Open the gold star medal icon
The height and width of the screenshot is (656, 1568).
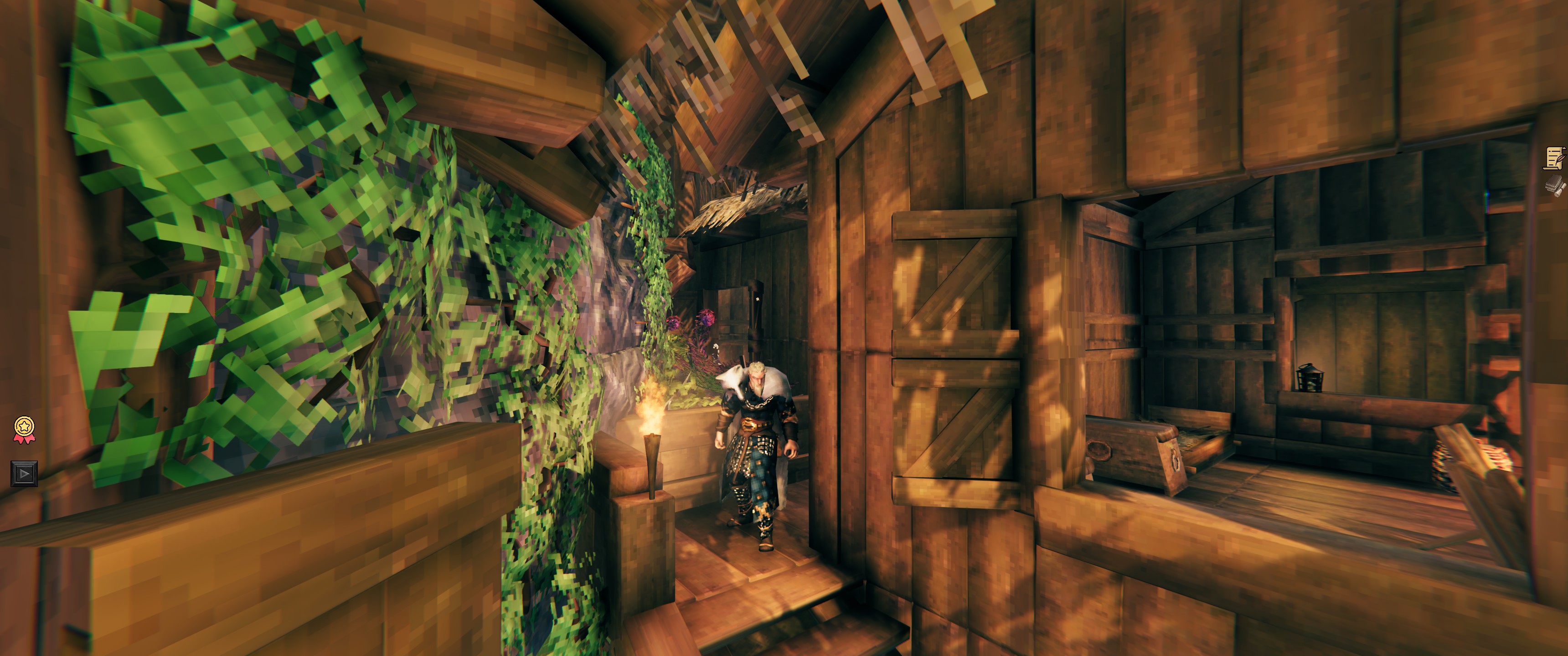pyautogui.click(x=24, y=429)
